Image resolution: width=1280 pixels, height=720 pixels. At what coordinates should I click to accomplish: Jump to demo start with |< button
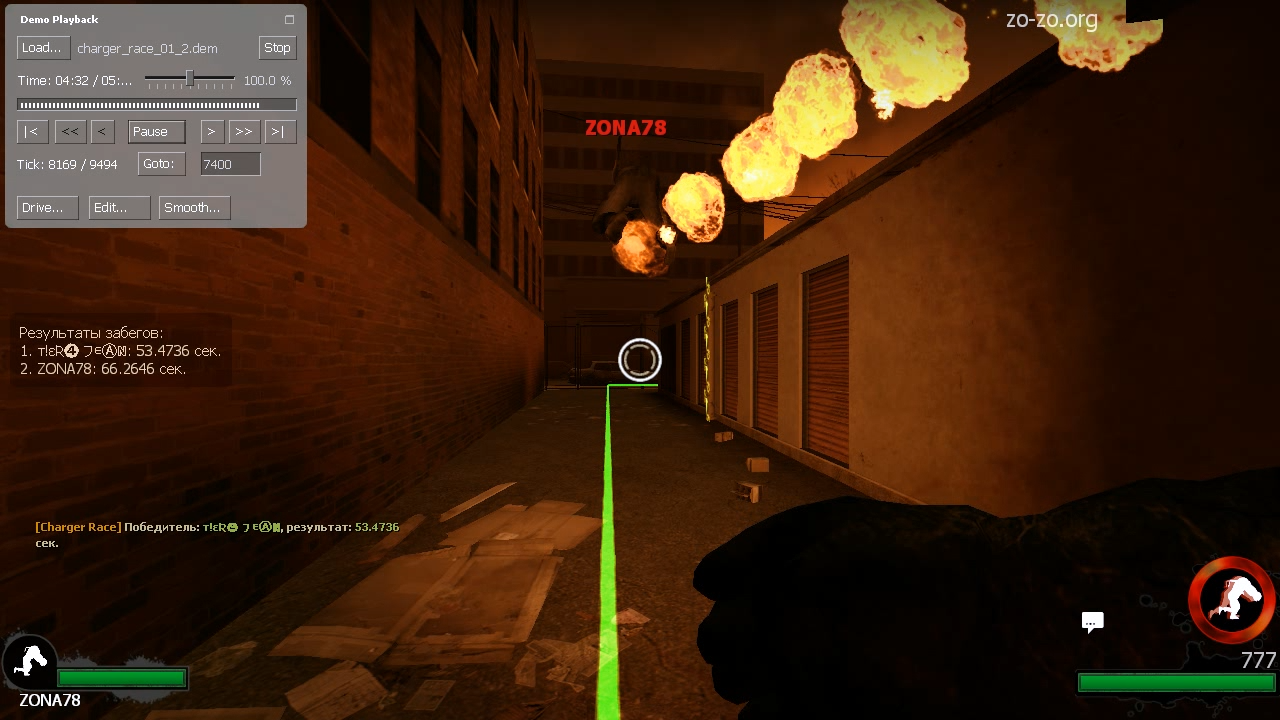point(32,132)
